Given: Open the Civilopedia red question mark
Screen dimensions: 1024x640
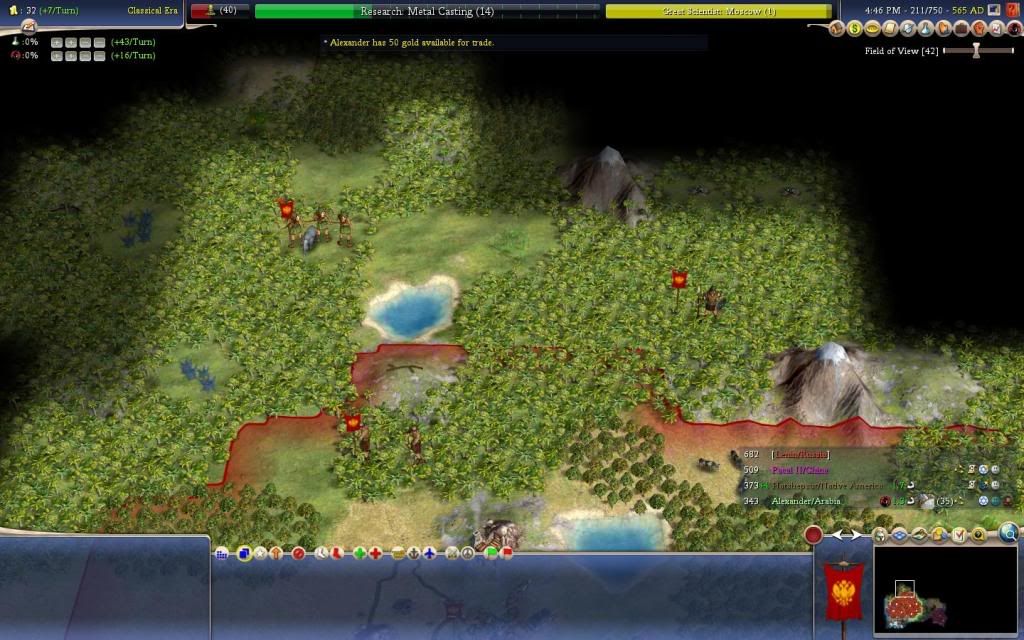Looking at the screenshot, I should click(1013, 10).
